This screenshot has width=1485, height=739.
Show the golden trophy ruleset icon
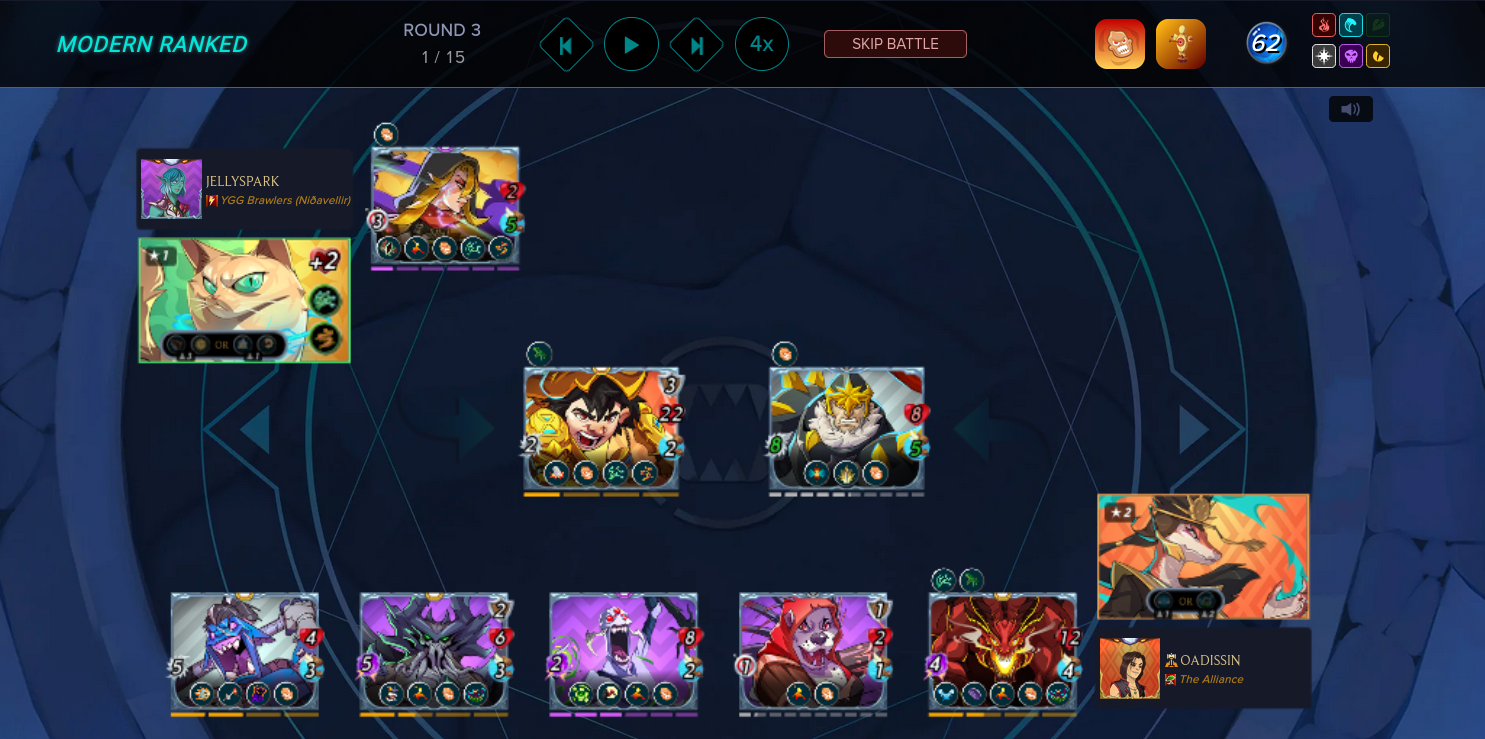(1180, 44)
